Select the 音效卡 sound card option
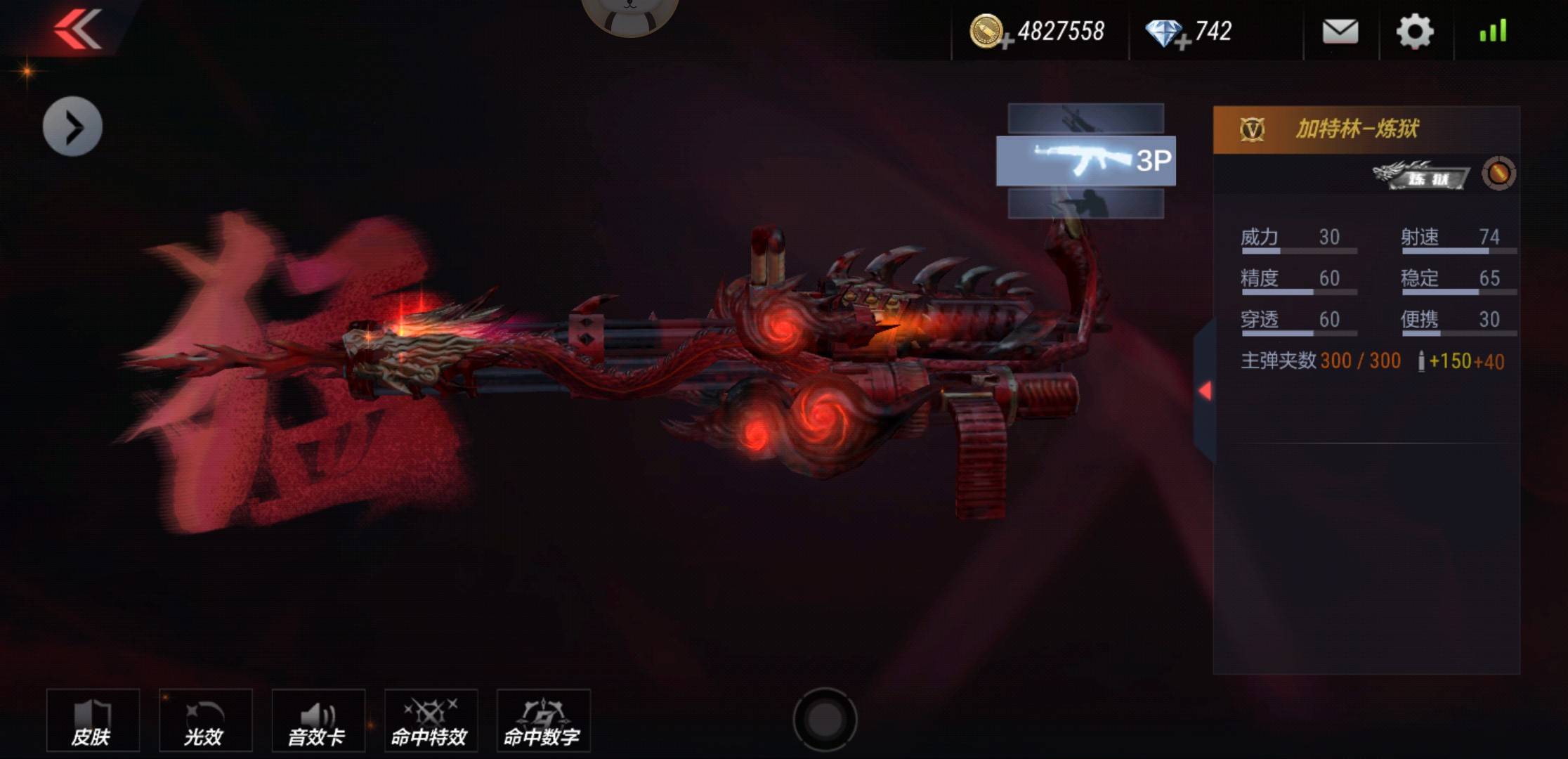This screenshot has width=1568, height=759. (x=318, y=721)
